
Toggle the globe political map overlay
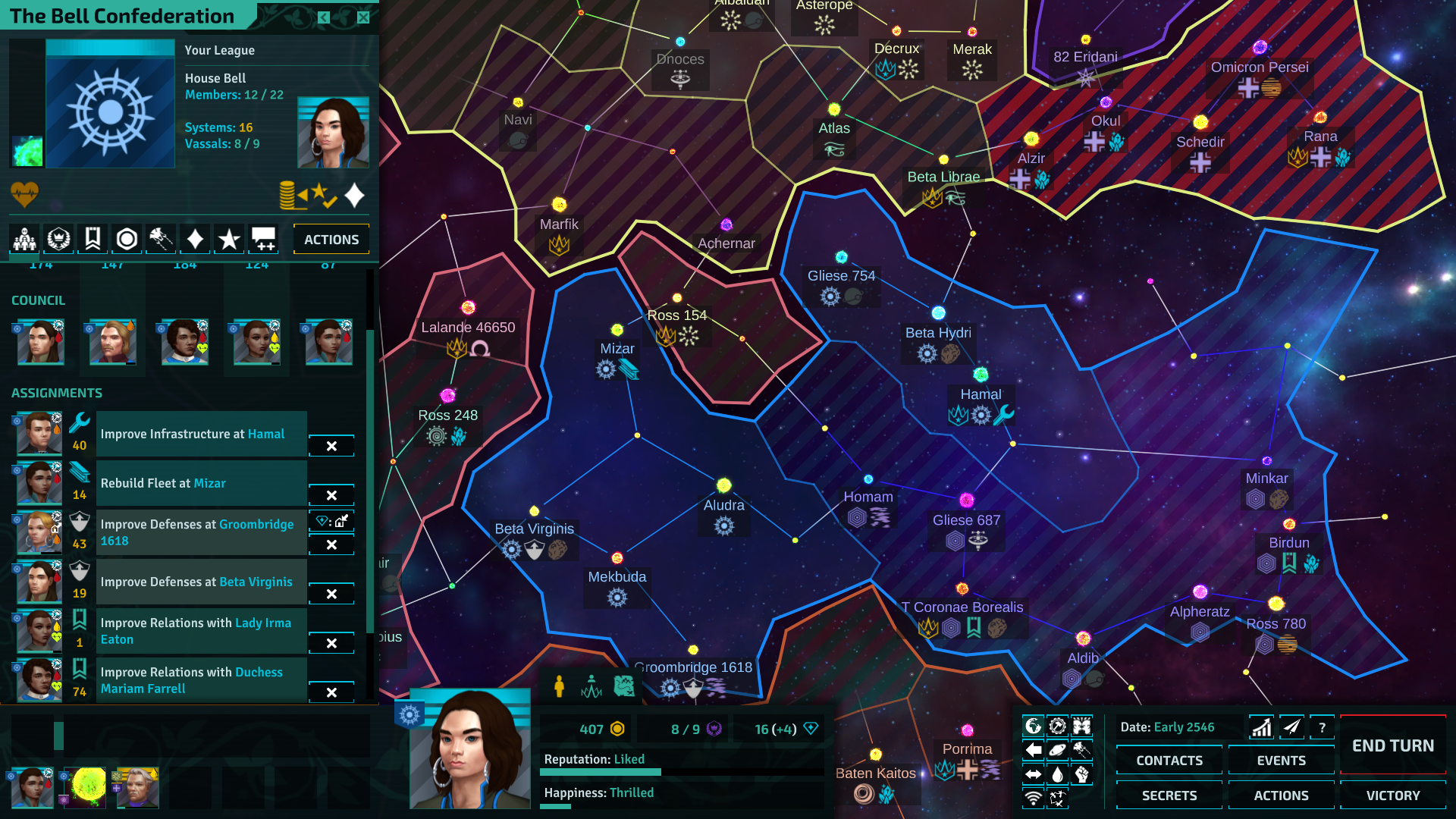(1033, 725)
